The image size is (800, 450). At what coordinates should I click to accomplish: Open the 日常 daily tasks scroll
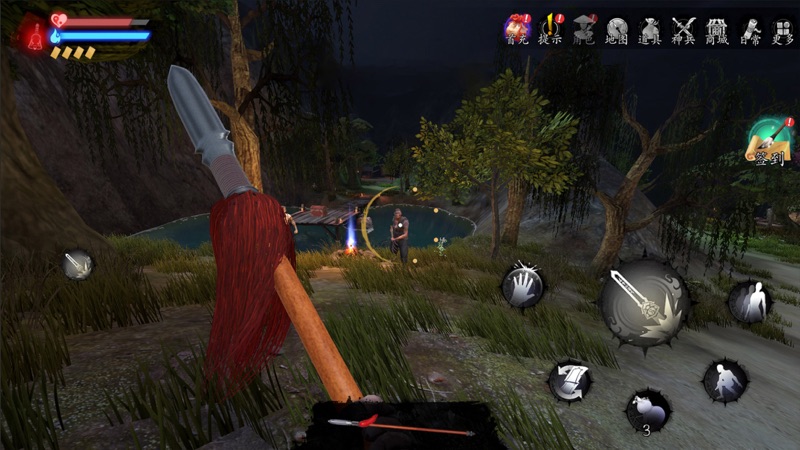coord(749,29)
